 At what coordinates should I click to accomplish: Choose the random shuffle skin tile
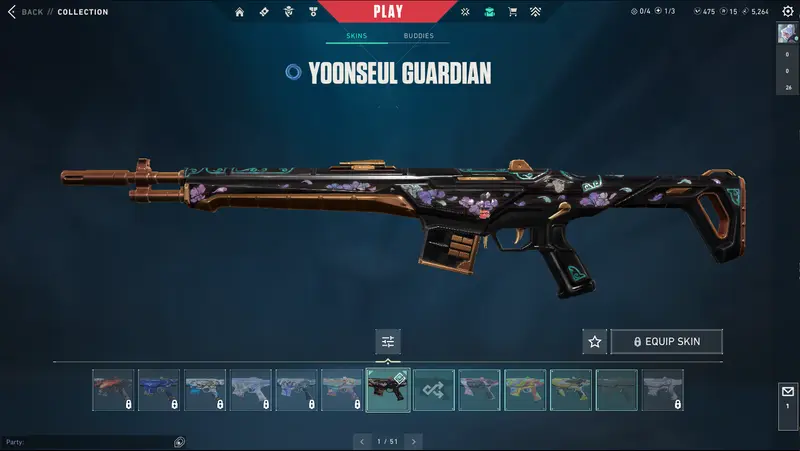point(434,390)
